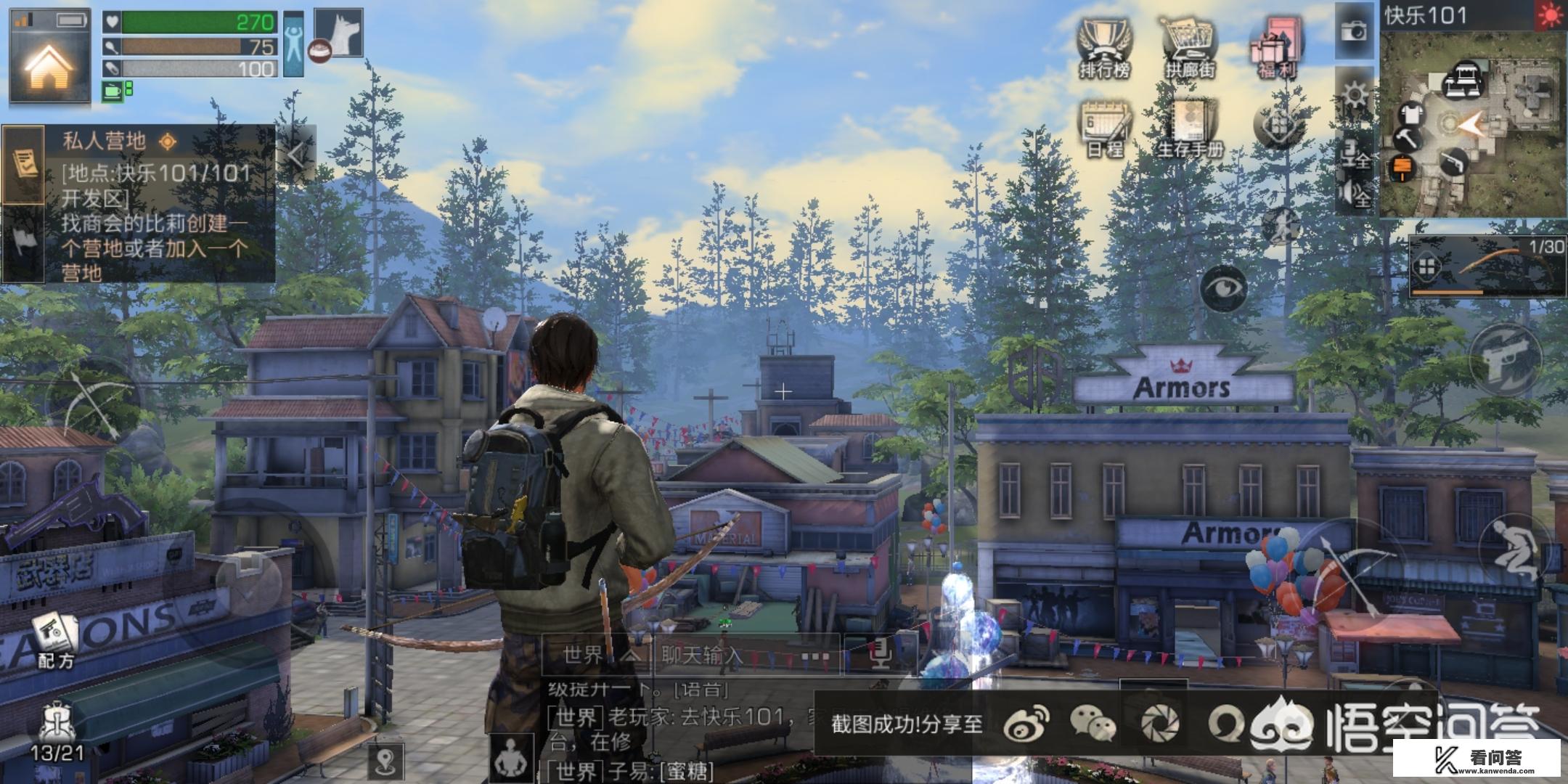Screen dimensions: 1568x784
Task: Share the screenshot to Weibo
Action: click(x=1026, y=724)
